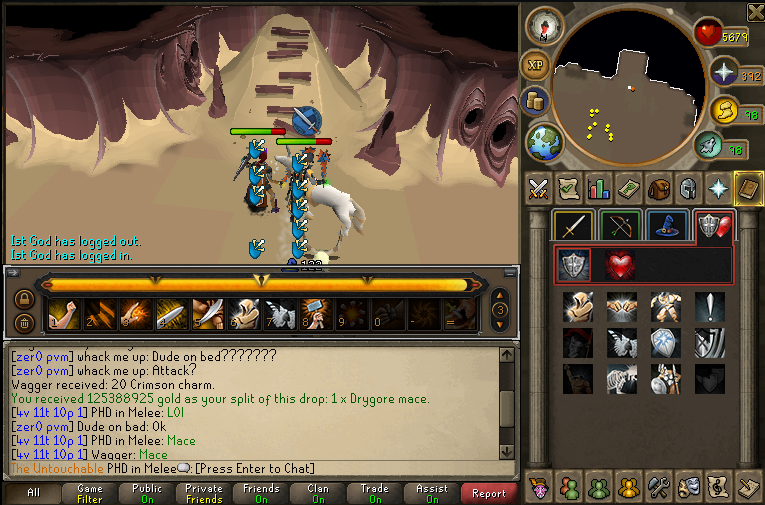Image resolution: width=765 pixels, height=505 pixels.
Task: Open the backpack inventory tab
Action: (658, 188)
